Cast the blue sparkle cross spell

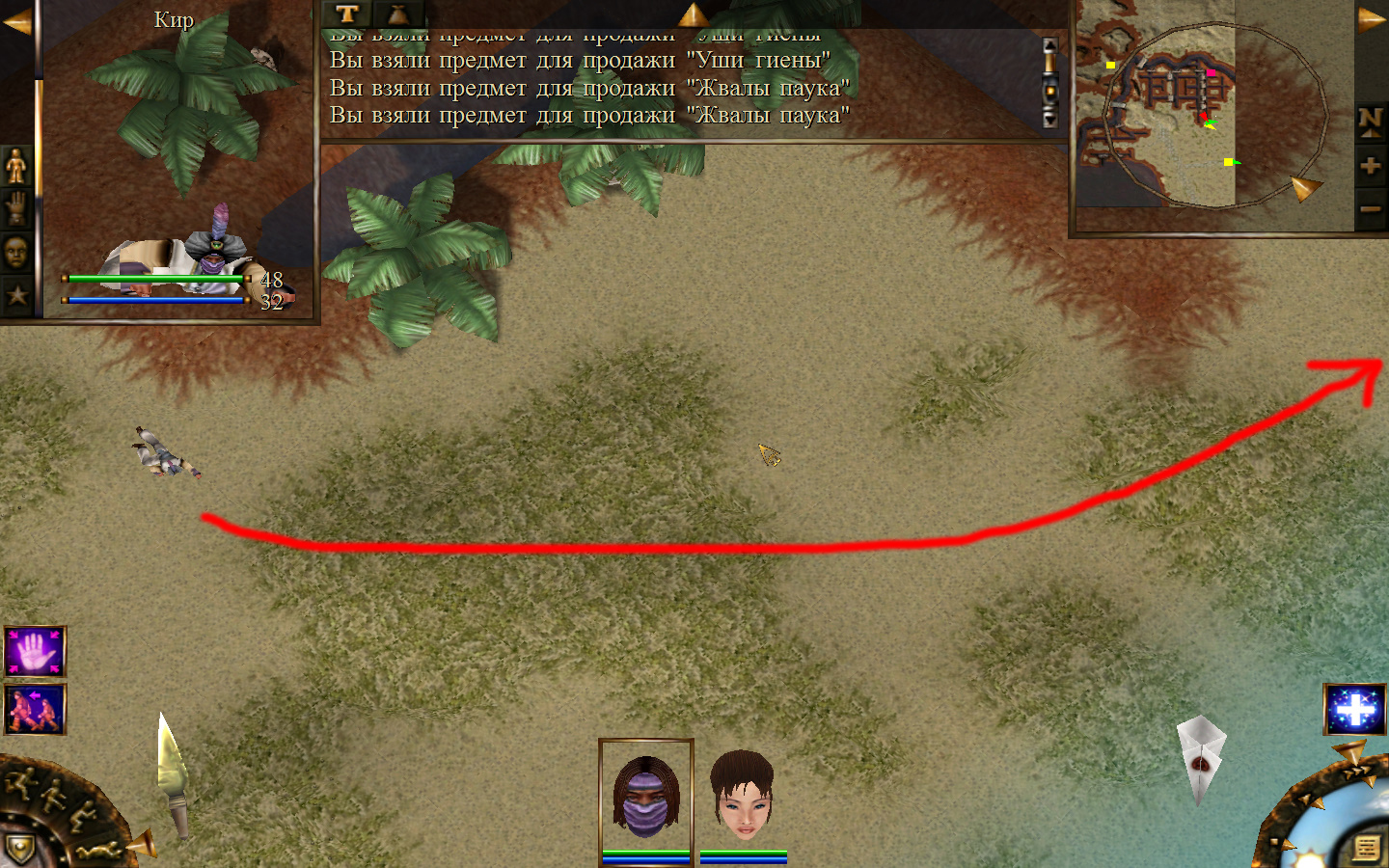(1354, 709)
